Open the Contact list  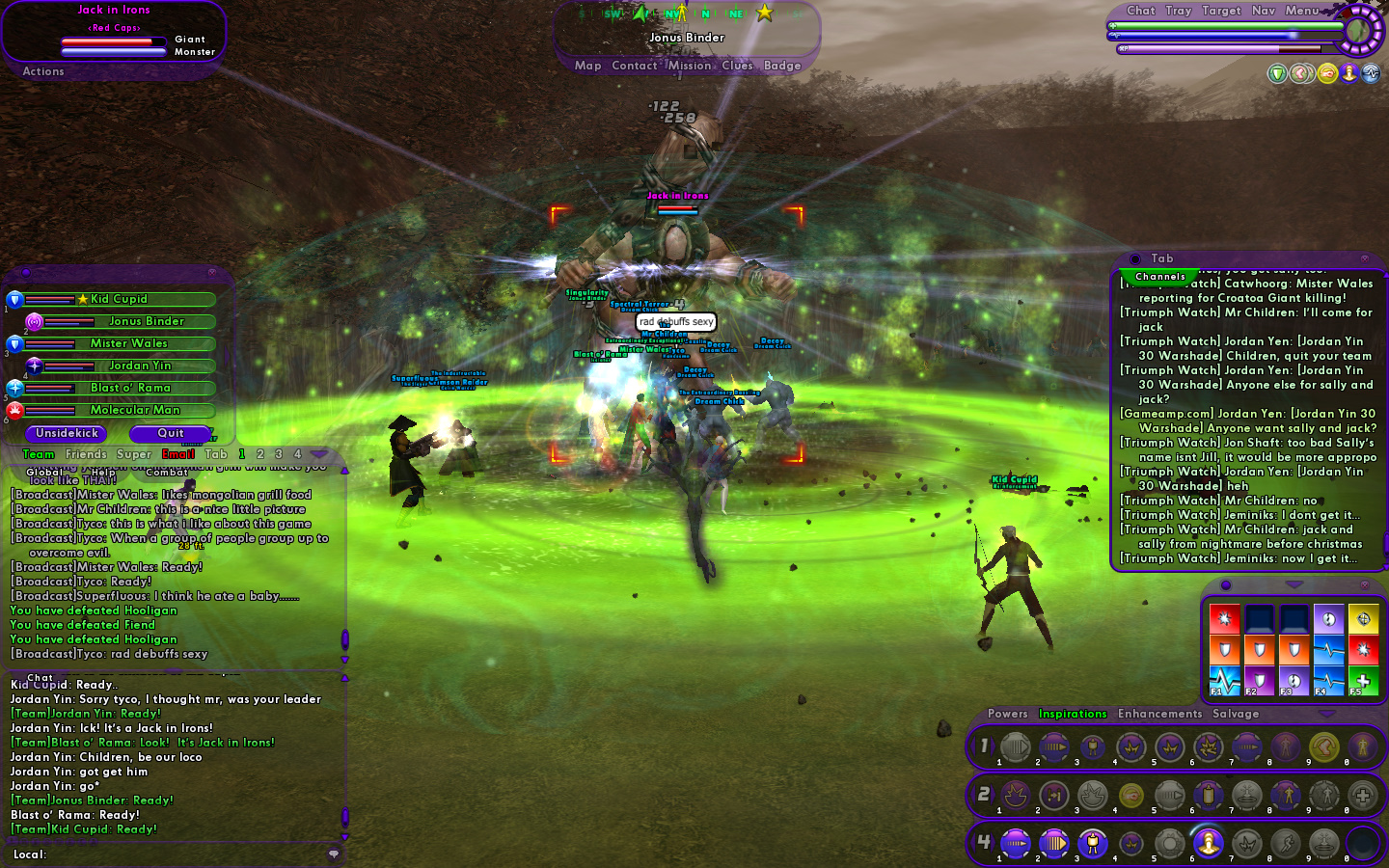[634, 66]
